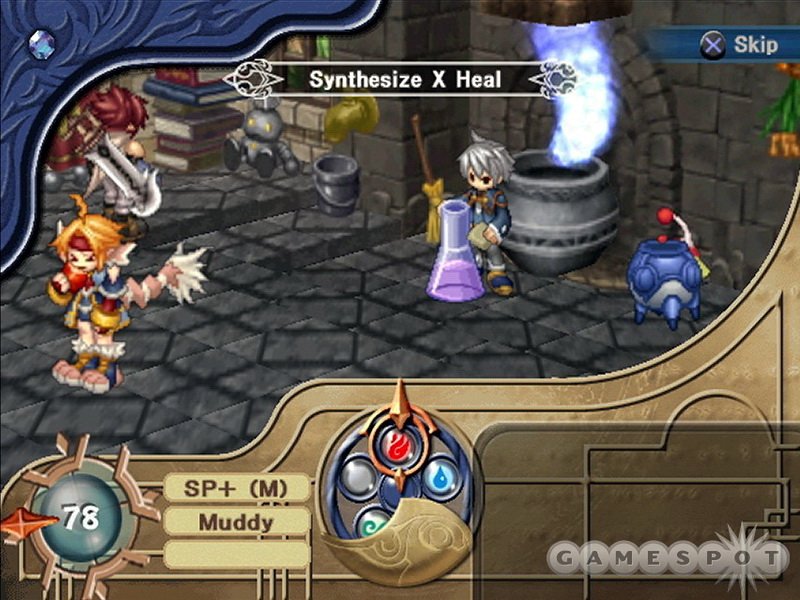The width and height of the screenshot is (800, 600).
Task: Select the Muddy property row
Action: pos(236,521)
